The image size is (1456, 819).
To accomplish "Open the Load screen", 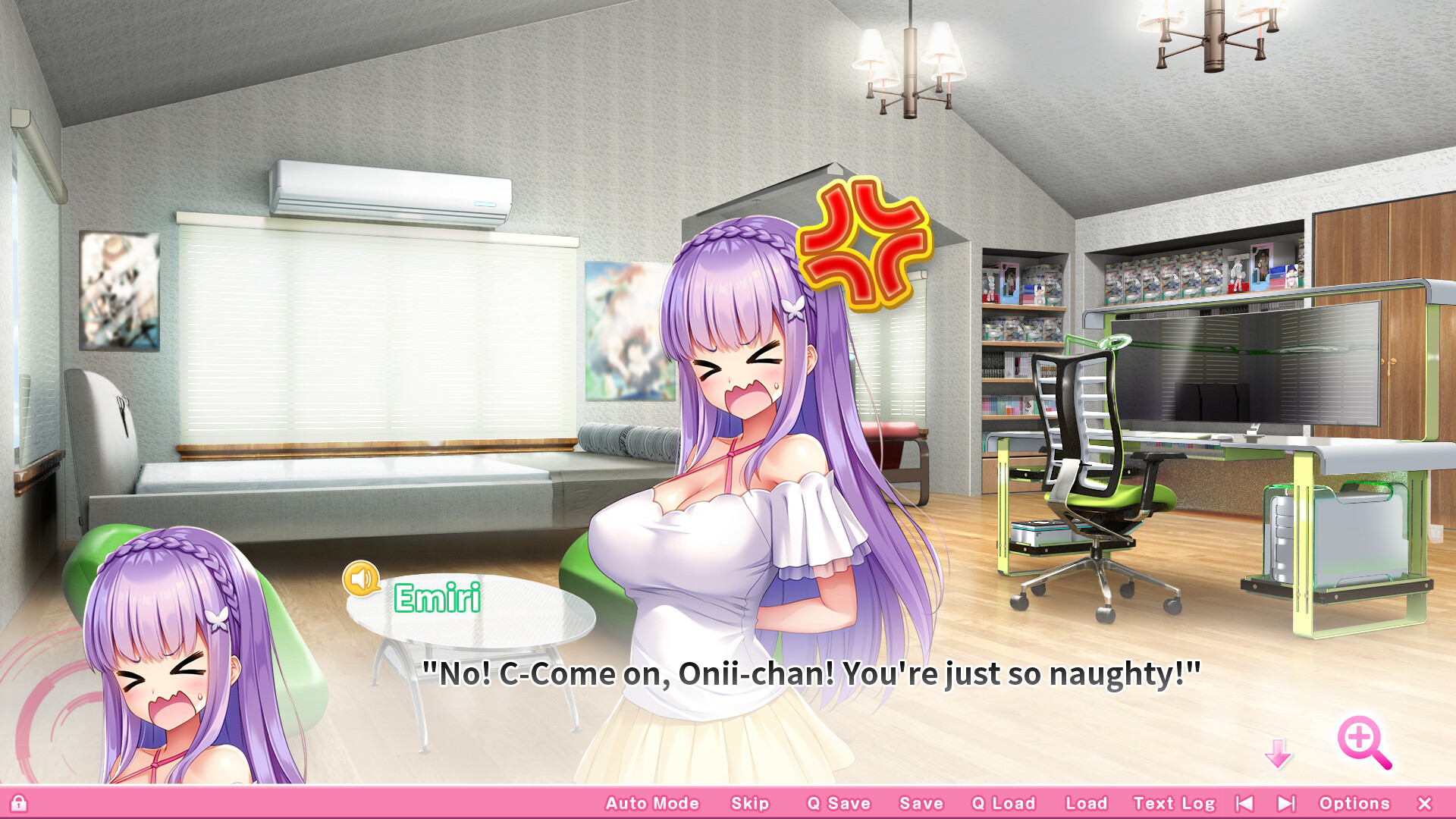I will point(1086,802).
